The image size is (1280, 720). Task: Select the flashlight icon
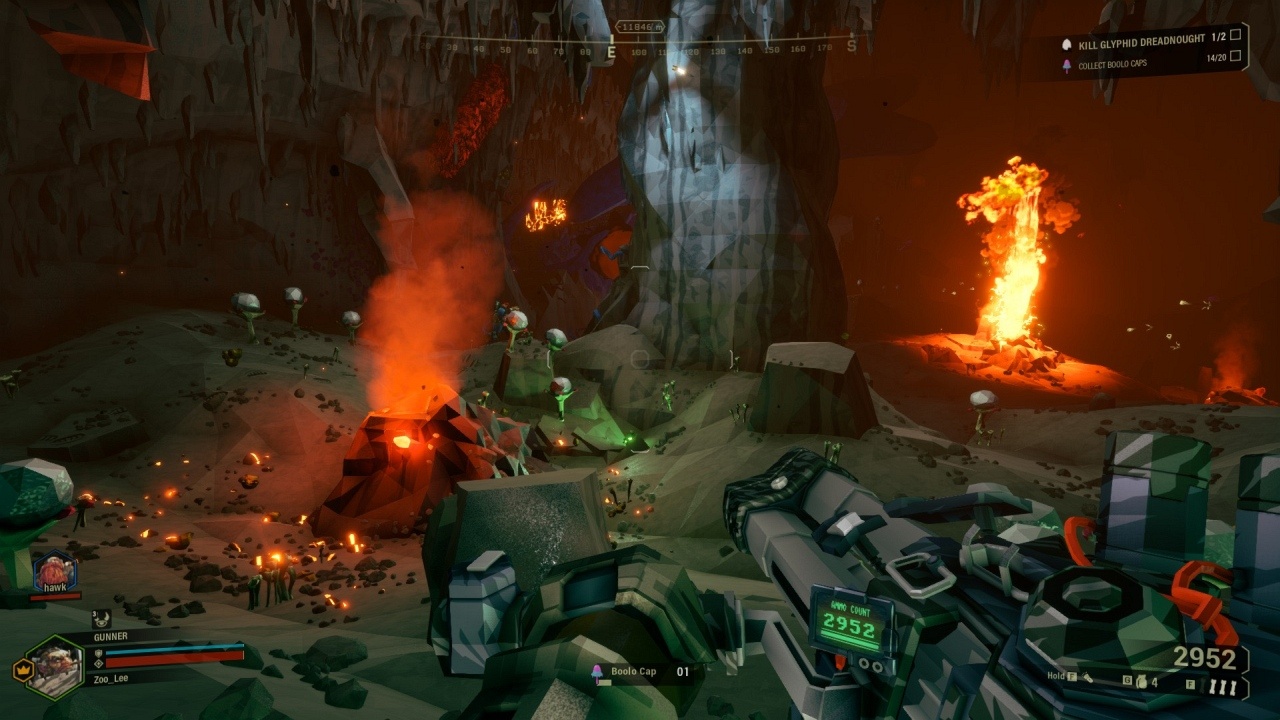pyautogui.click(x=1088, y=678)
